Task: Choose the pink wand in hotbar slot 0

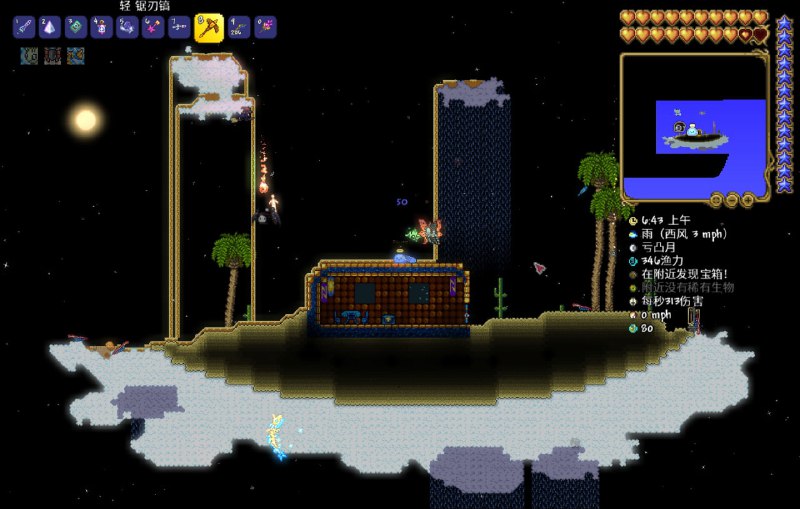Action: [265, 28]
